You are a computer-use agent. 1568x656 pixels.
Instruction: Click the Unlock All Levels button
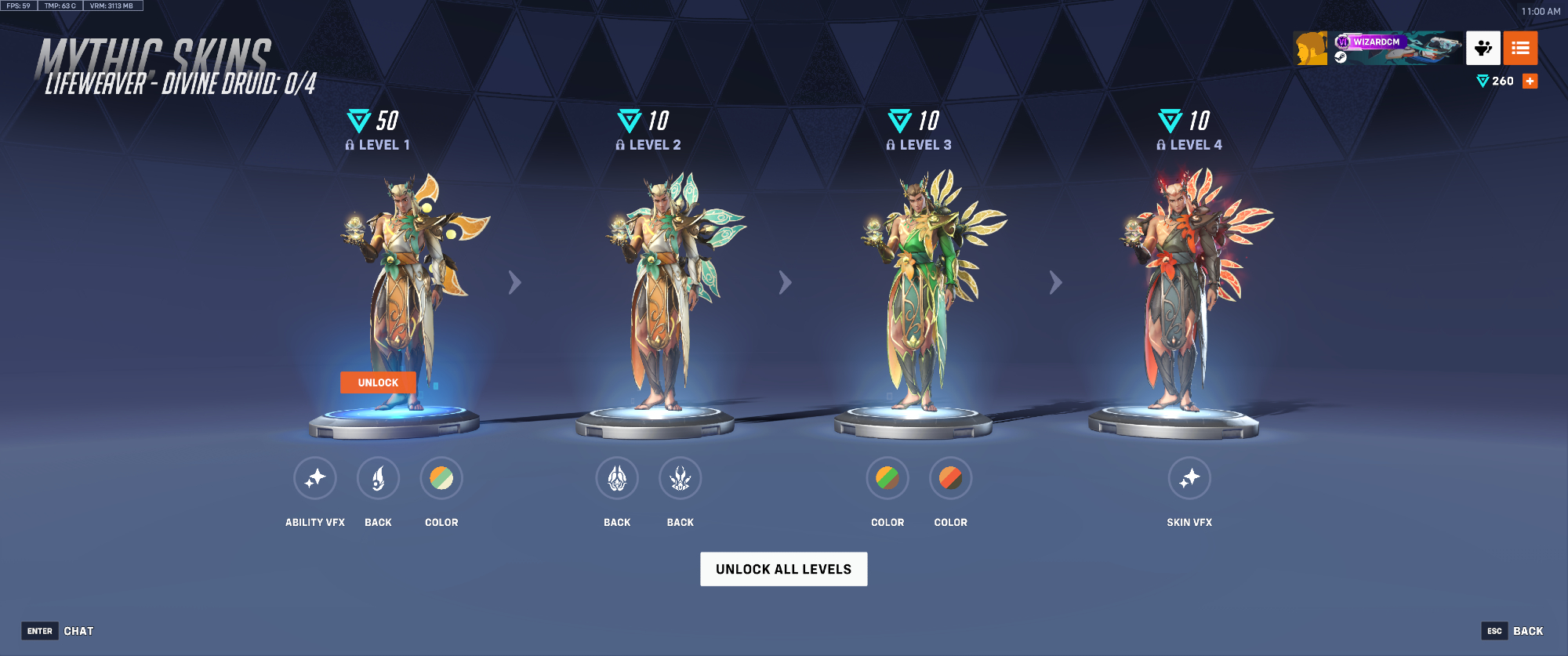click(783, 569)
